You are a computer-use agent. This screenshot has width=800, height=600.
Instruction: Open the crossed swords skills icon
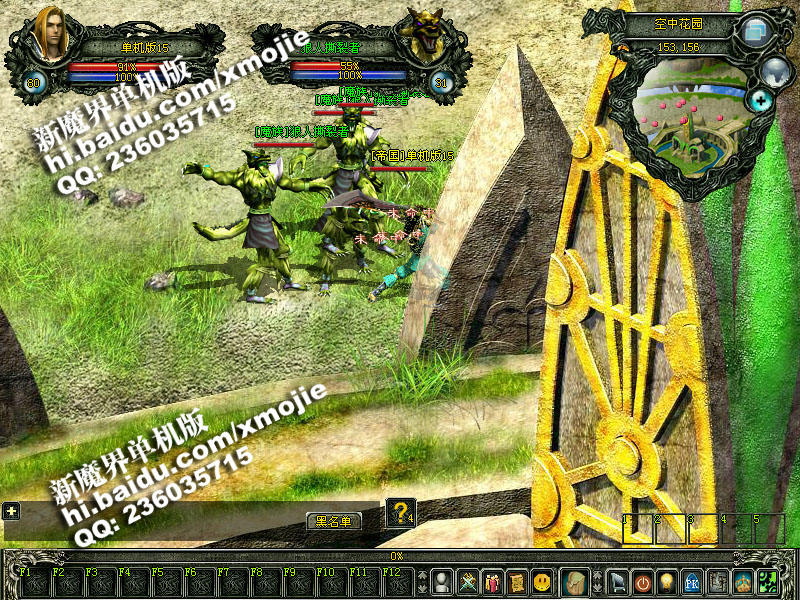(x=467, y=581)
